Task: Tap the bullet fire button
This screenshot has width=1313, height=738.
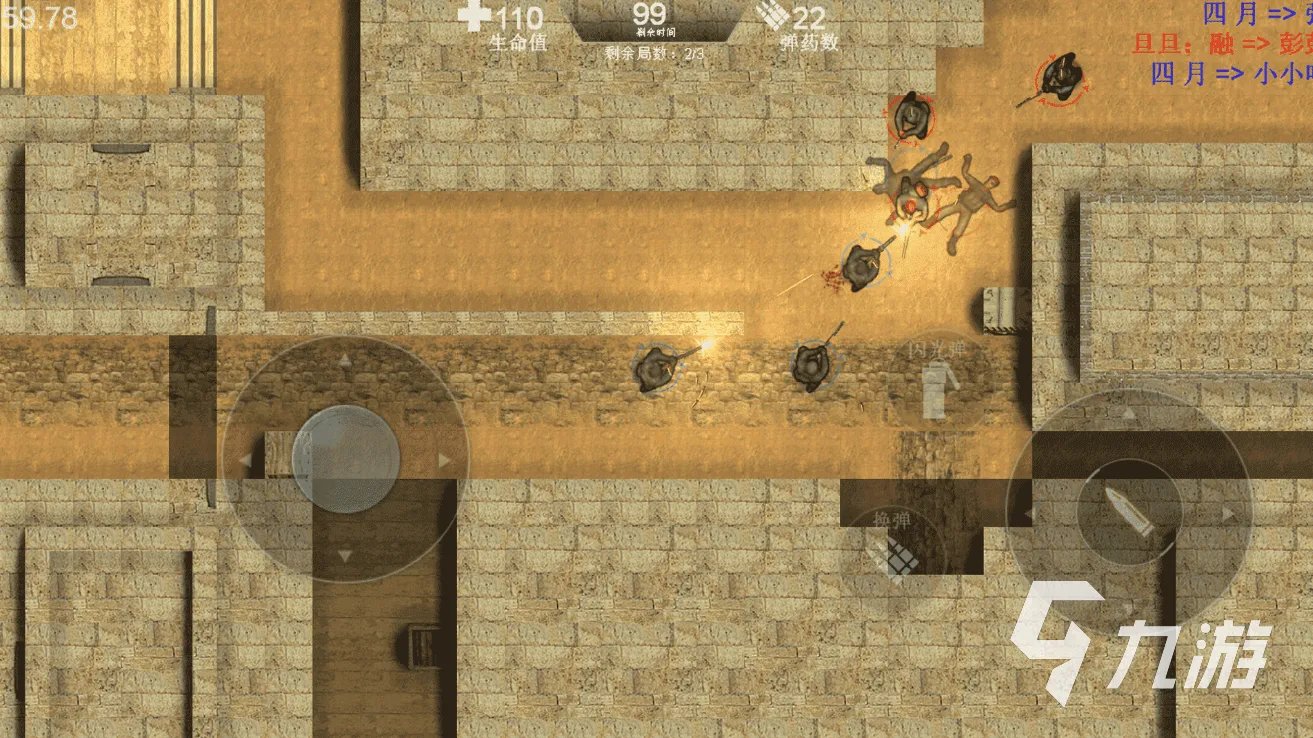Action: point(1129,513)
